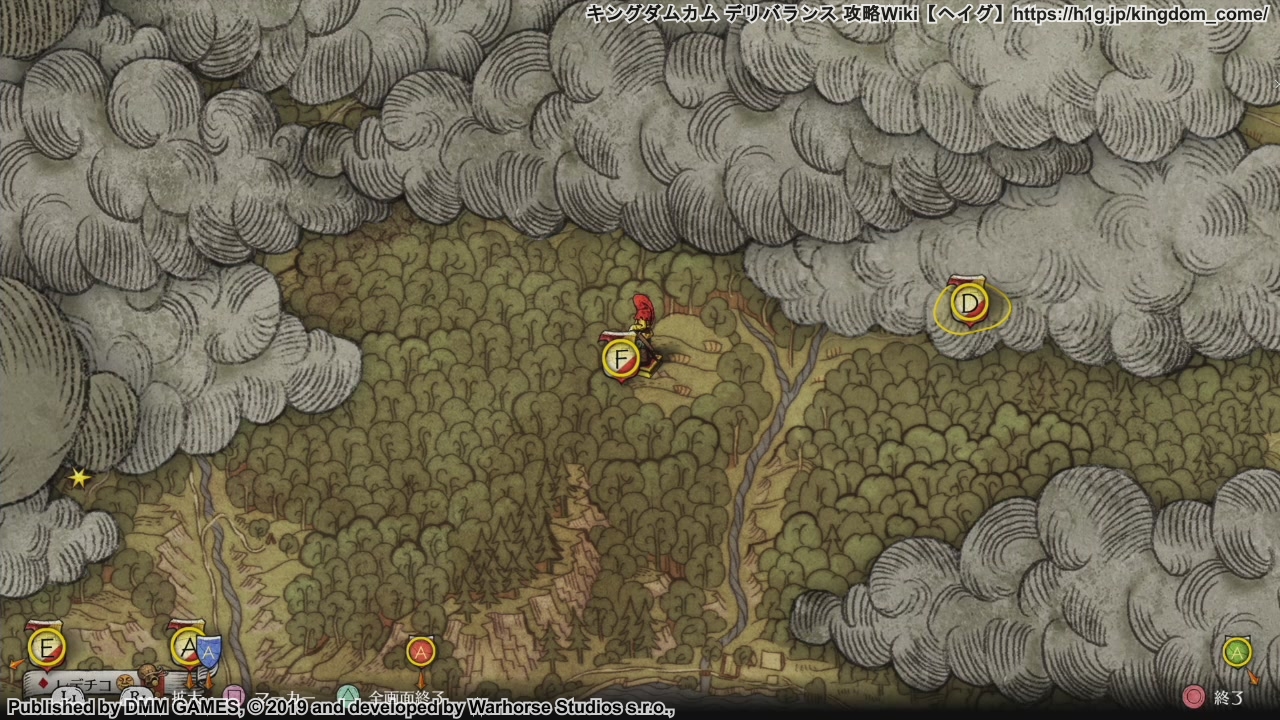Select the red-hooded player position marker
The width and height of the screenshot is (1280, 720).
[642, 313]
